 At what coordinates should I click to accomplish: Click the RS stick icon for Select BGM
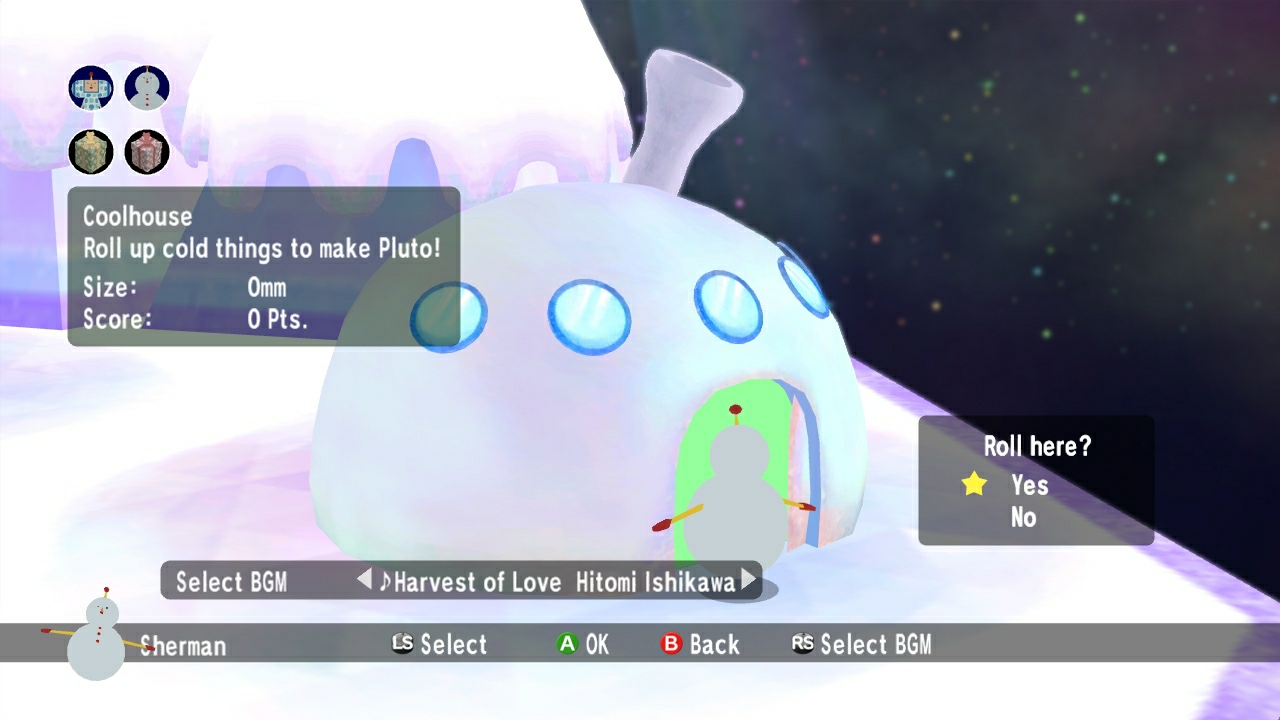[x=803, y=644]
